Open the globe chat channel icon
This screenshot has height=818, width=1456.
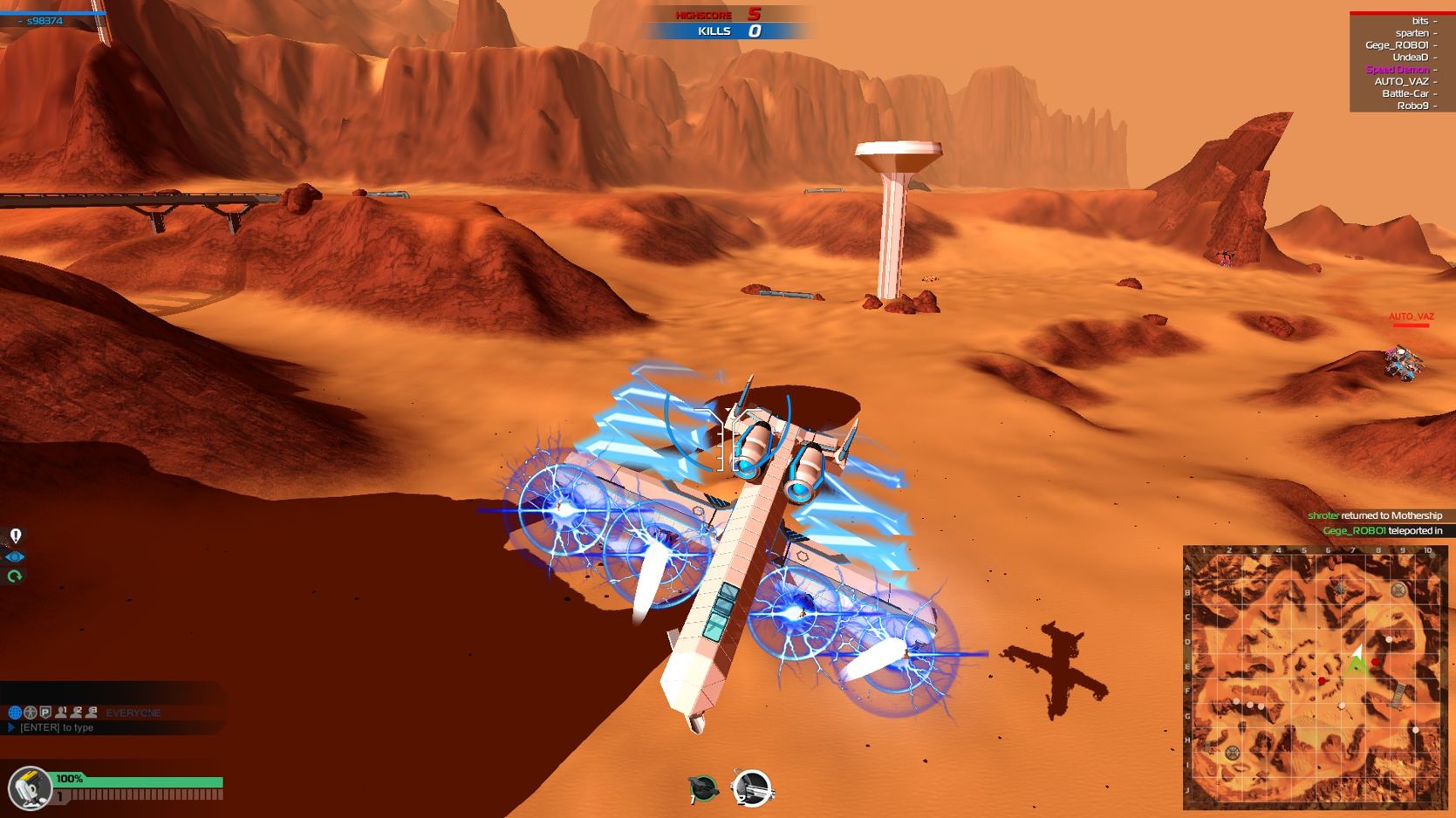click(x=15, y=712)
